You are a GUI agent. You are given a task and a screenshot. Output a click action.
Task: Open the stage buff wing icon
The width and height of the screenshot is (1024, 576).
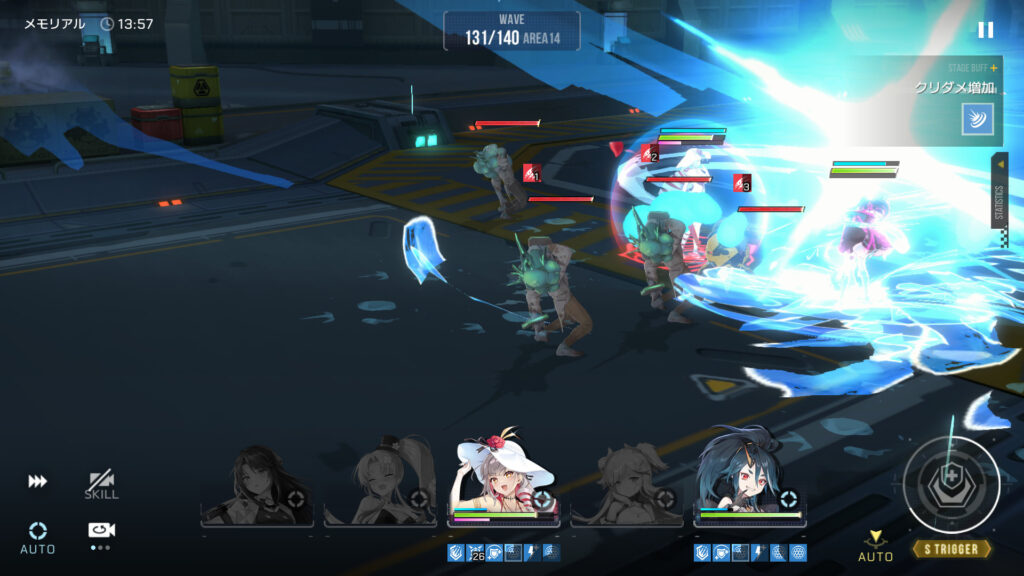pyautogui.click(x=978, y=118)
